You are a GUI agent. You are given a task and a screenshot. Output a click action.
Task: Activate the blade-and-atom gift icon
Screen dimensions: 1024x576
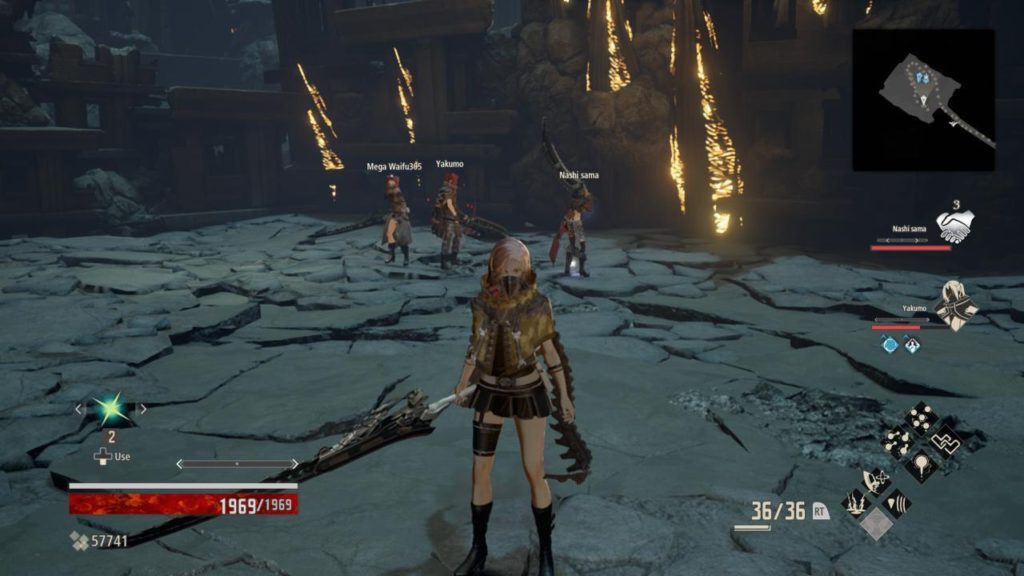point(875,481)
